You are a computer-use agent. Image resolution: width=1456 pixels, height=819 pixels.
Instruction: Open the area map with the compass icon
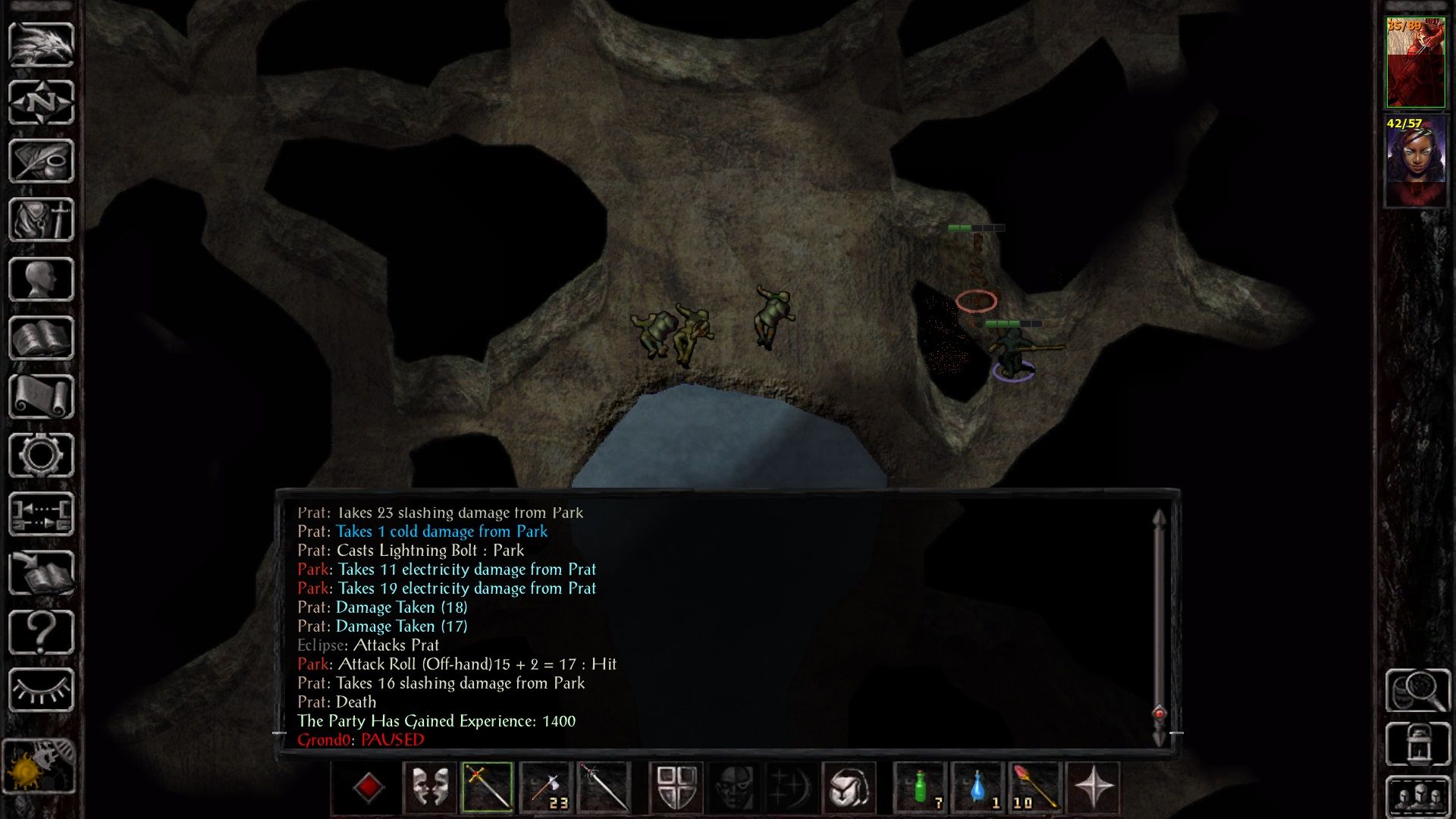point(41,102)
